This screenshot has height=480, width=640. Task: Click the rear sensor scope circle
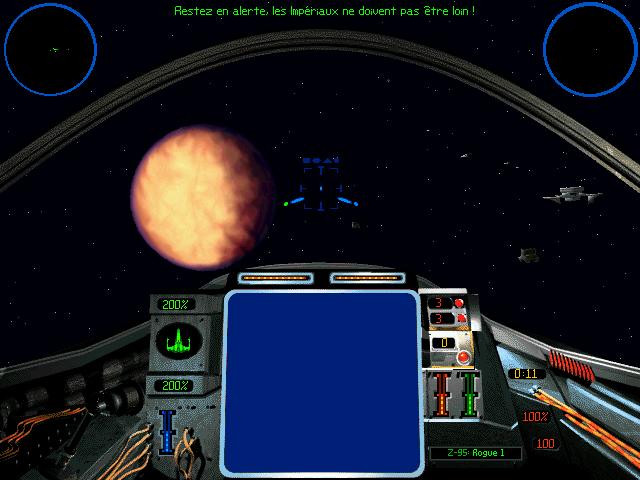pyautogui.click(x=591, y=48)
